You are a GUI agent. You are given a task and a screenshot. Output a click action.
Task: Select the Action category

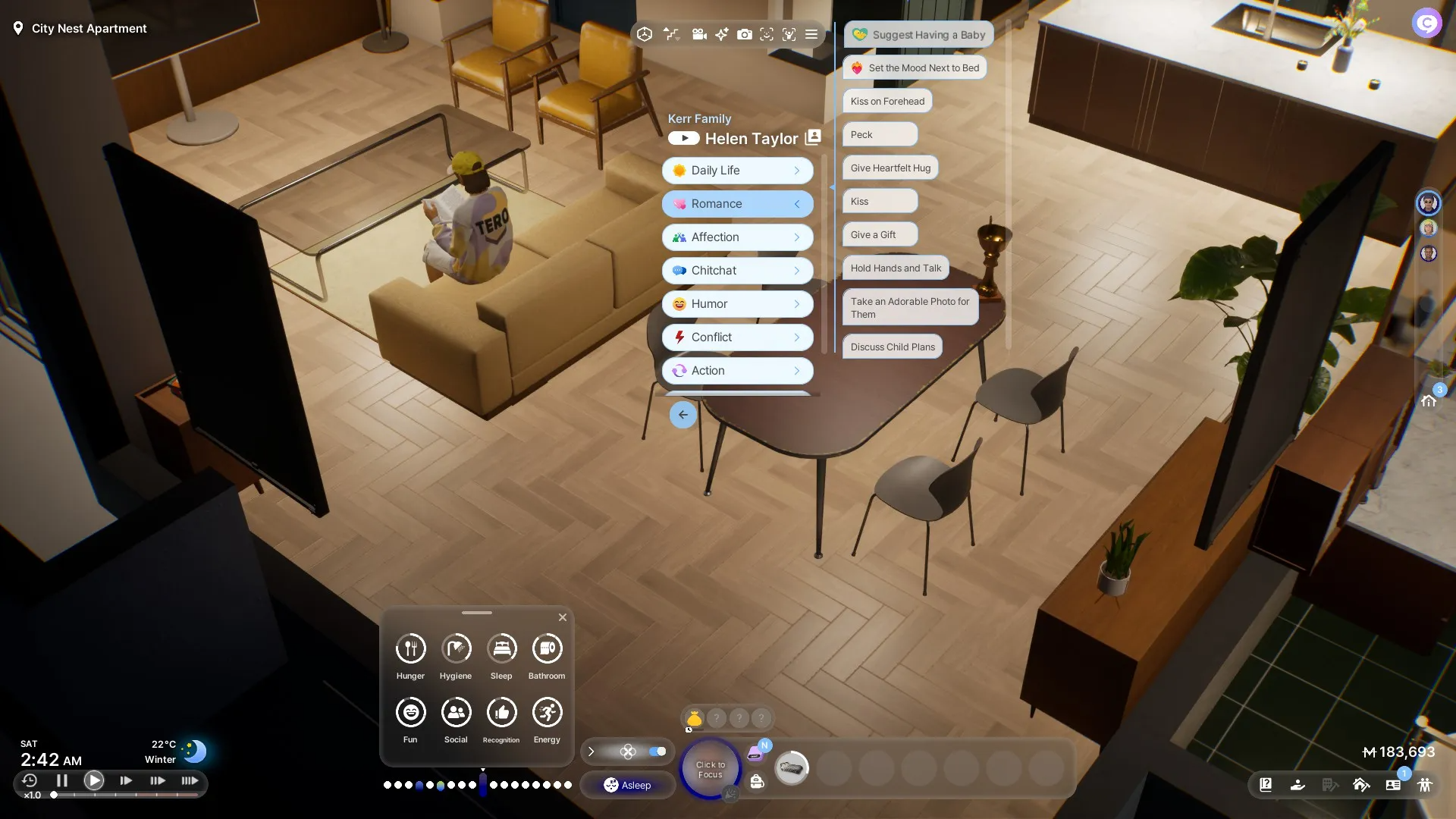tap(737, 371)
